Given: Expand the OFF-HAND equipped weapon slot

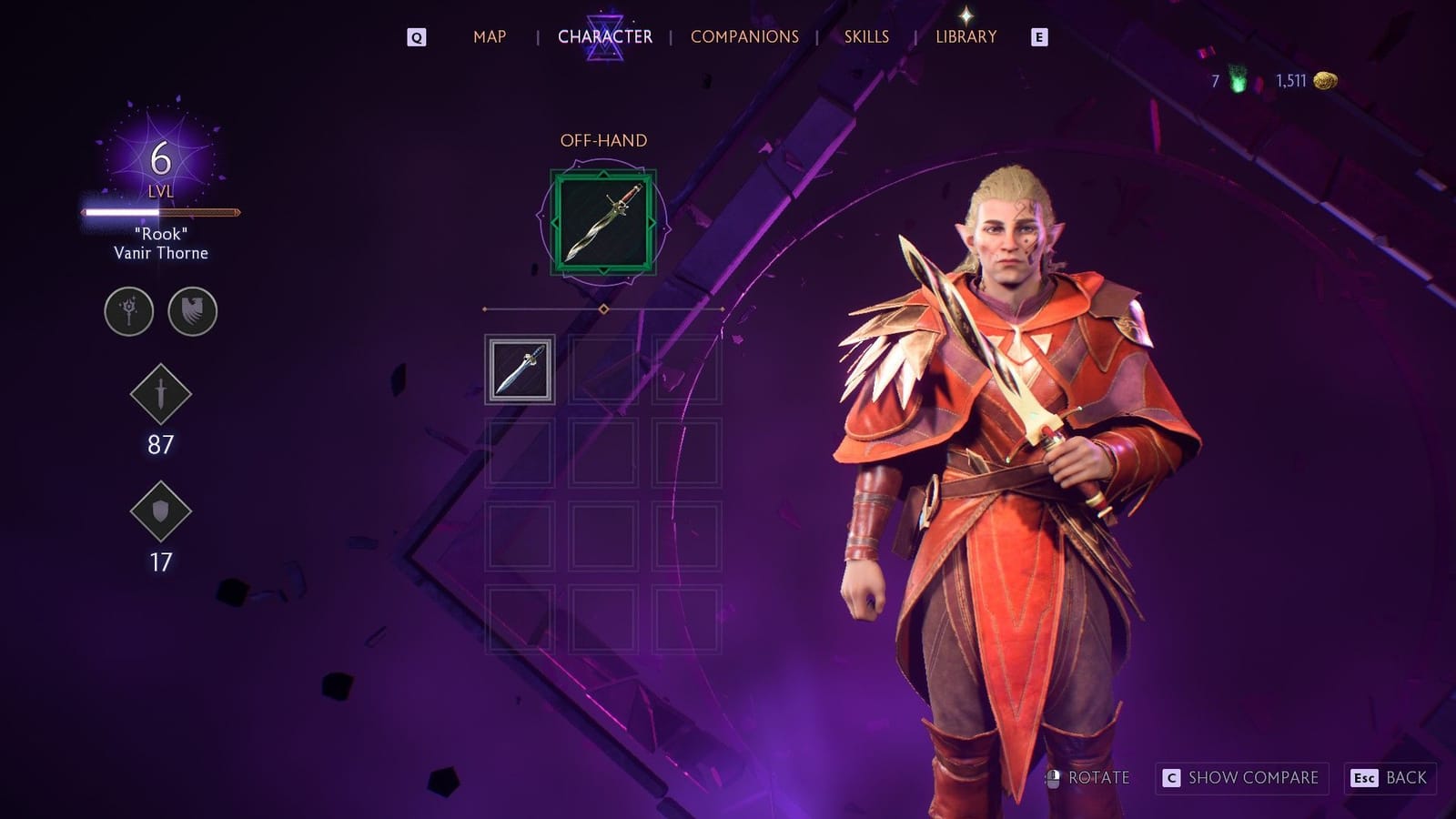Looking at the screenshot, I should (604, 221).
